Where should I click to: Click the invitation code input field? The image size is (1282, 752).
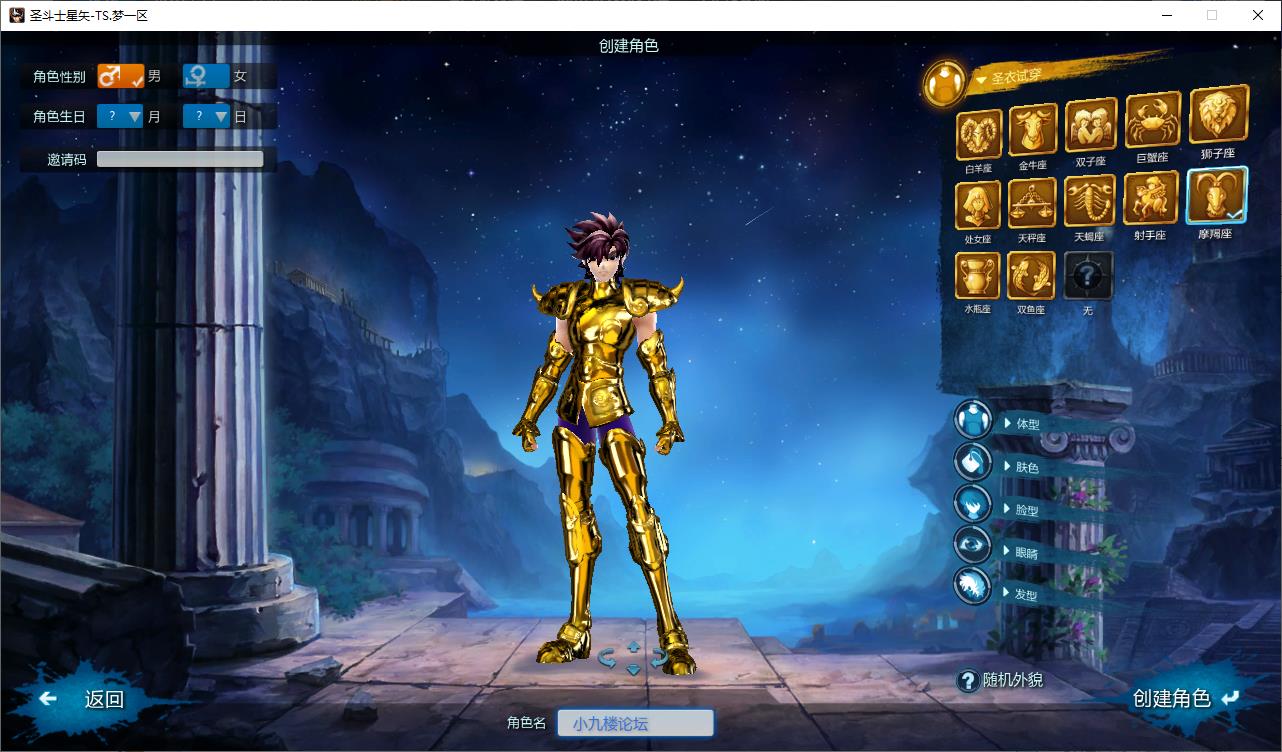pos(180,159)
